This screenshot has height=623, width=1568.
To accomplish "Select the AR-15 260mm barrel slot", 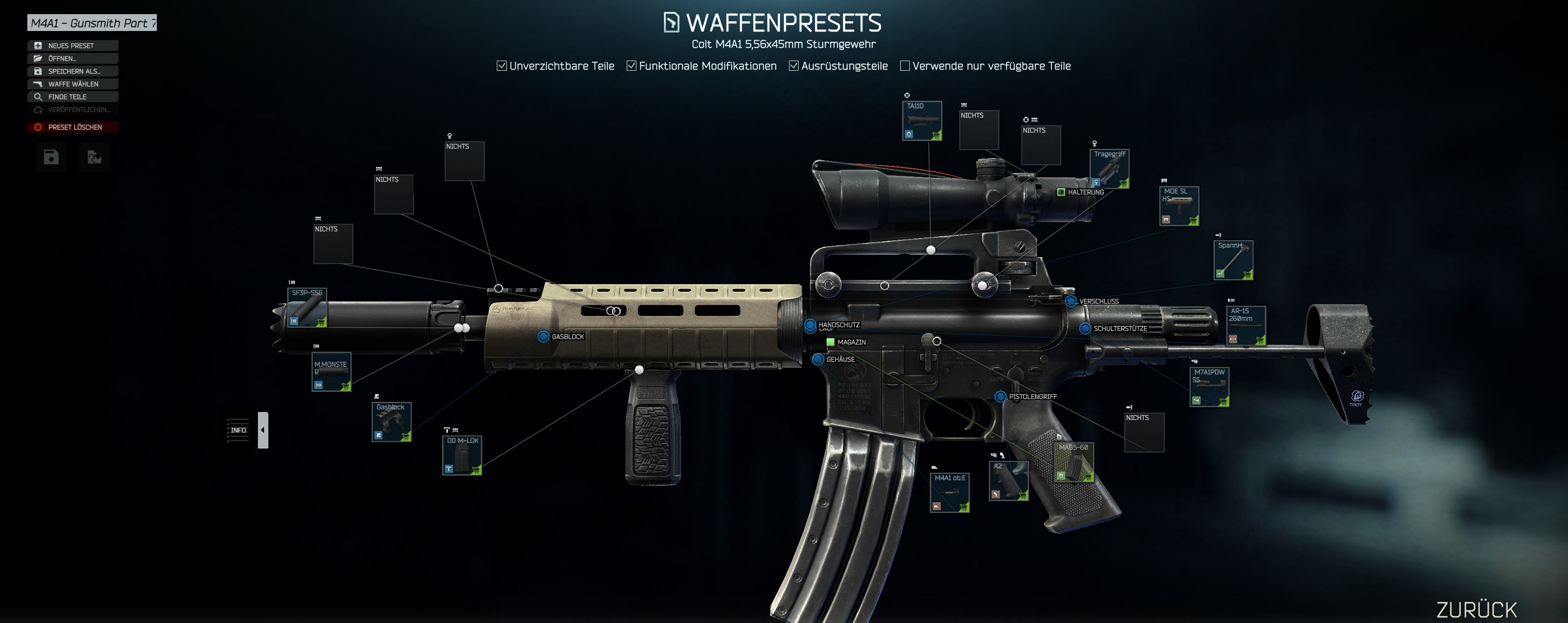I will coord(1245,325).
